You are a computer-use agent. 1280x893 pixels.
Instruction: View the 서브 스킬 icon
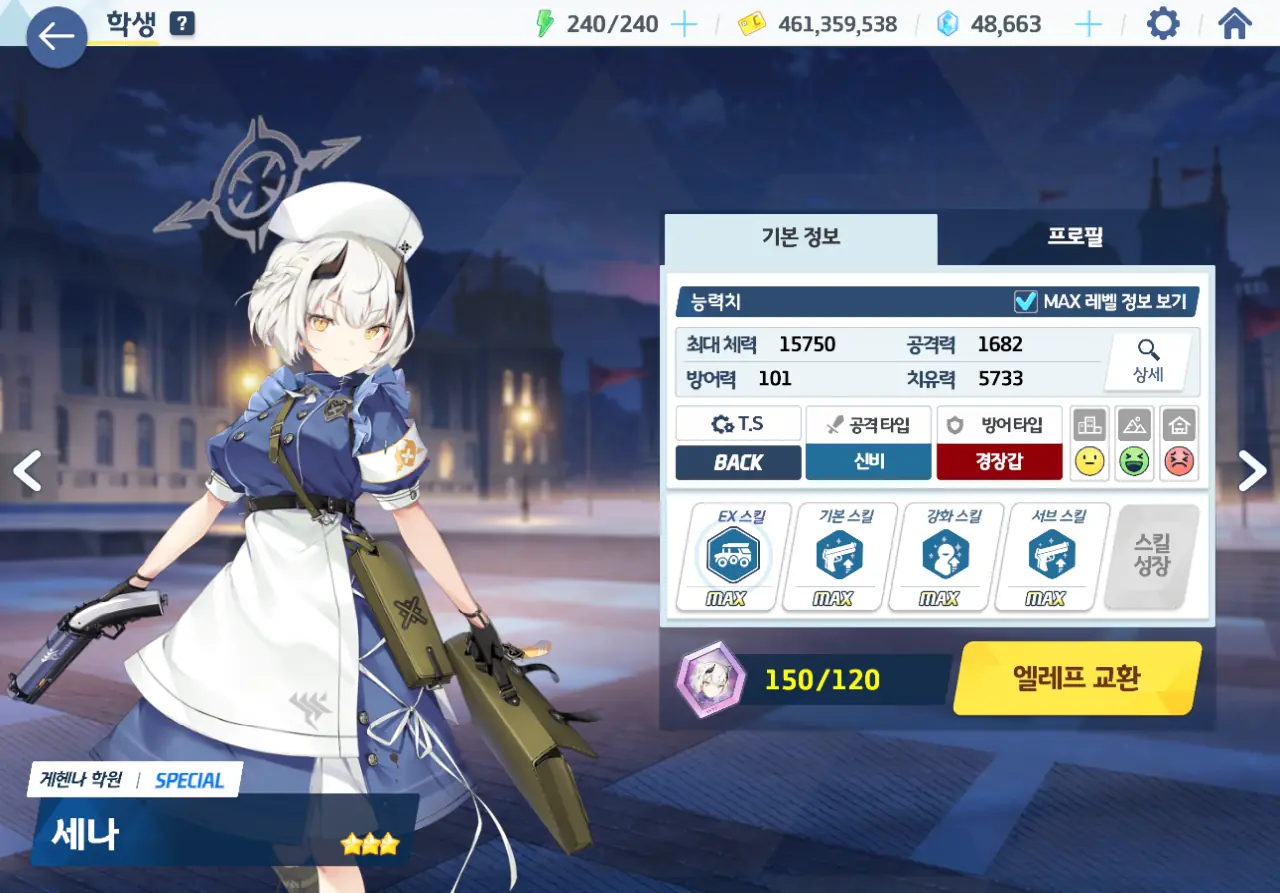(1051, 556)
